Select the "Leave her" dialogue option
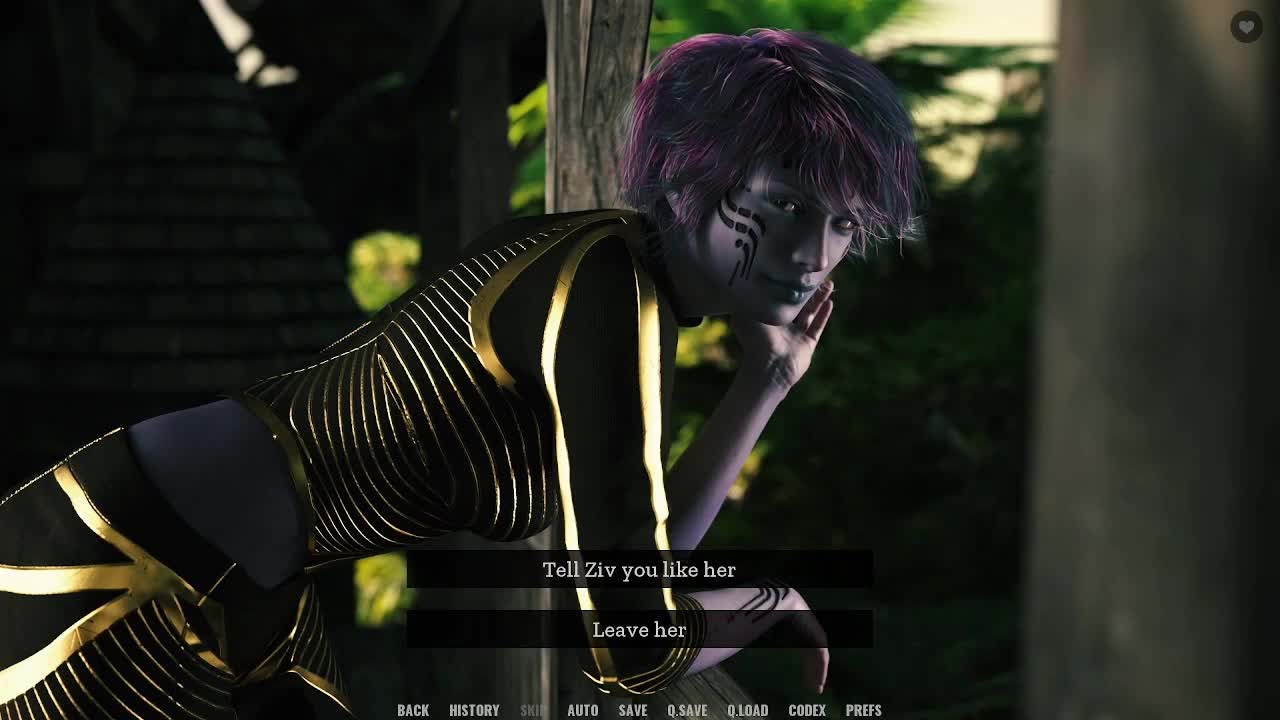 (x=639, y=630)
